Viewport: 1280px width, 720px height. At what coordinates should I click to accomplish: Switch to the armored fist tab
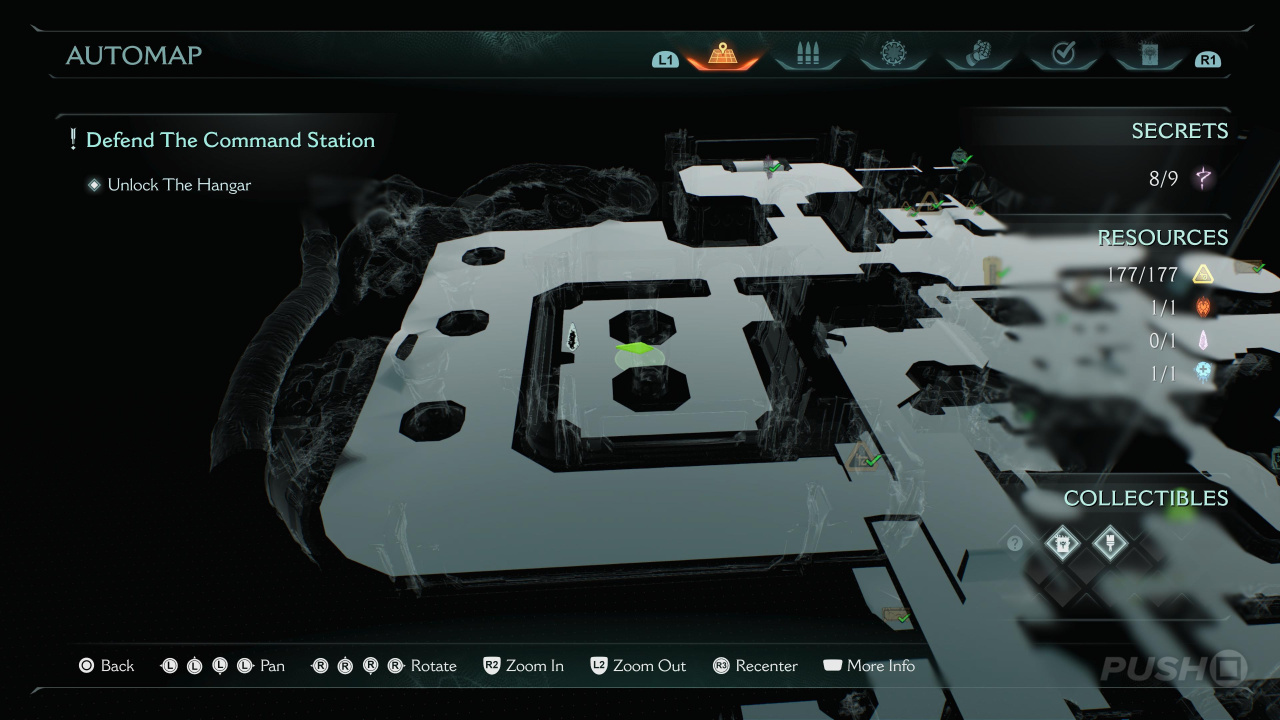click(978, 55)
